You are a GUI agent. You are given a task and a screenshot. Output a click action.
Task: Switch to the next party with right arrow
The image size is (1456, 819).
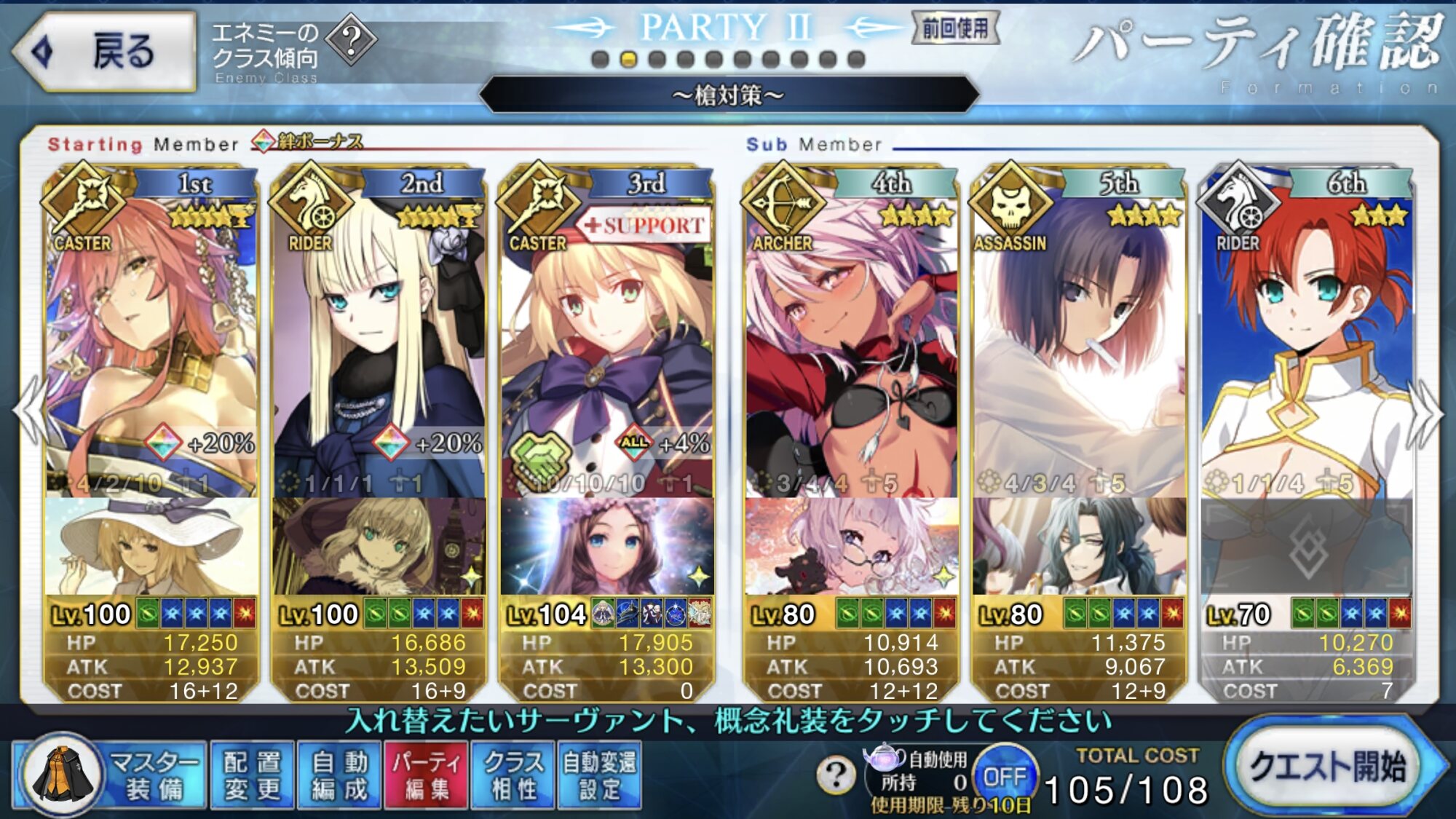[1425, 414]
